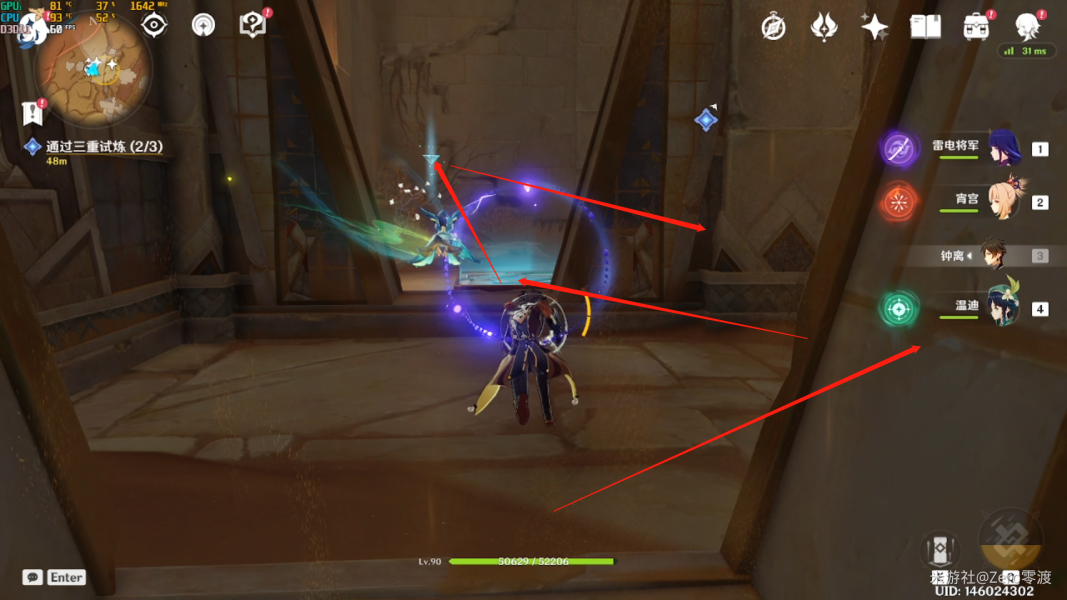Click the eye-shaped icon beside the minimap
The width and height of the screenshot is (1067, 600).
click(x=154, y=25)
